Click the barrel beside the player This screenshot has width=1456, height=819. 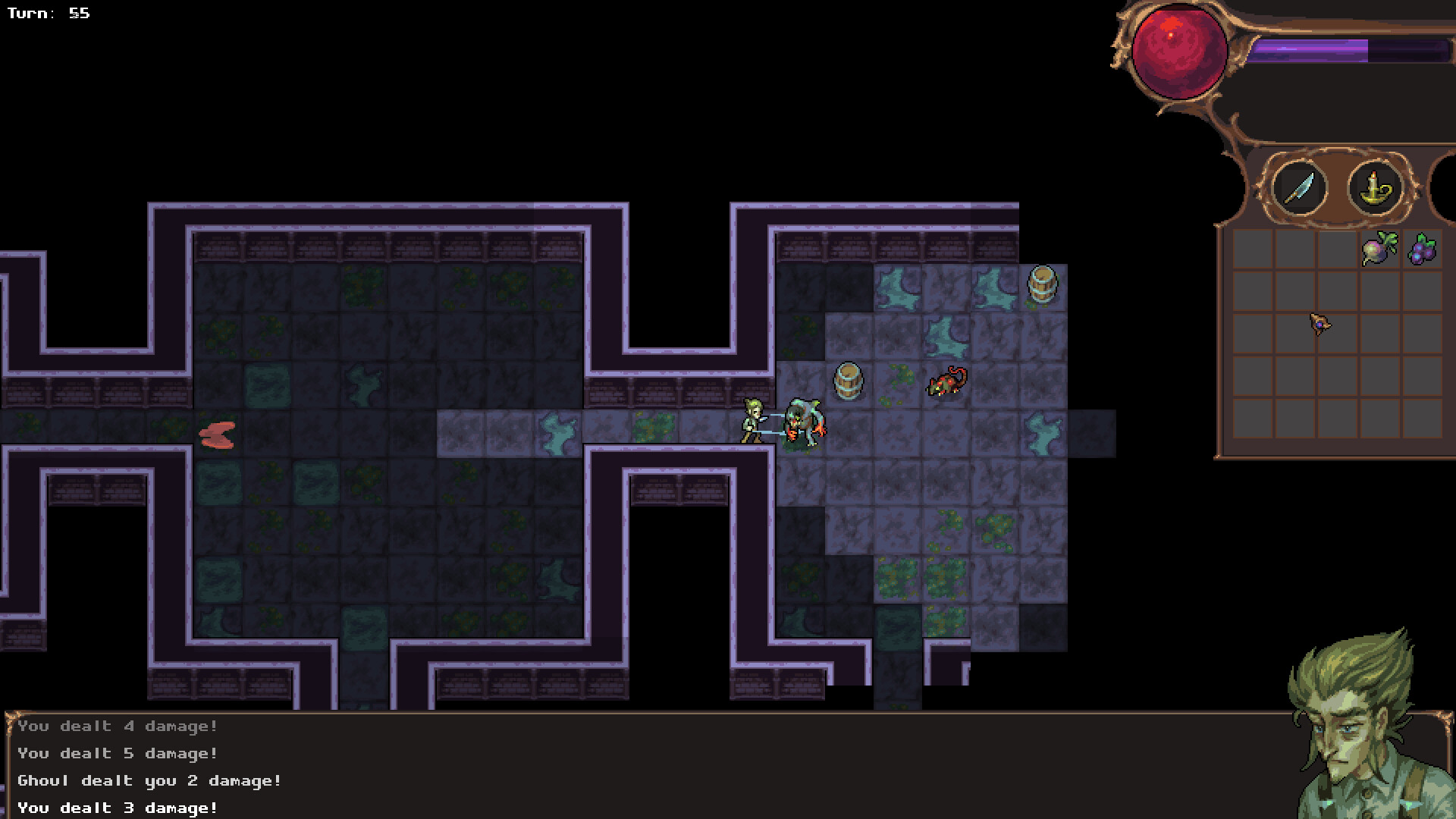tap(848, 381)
